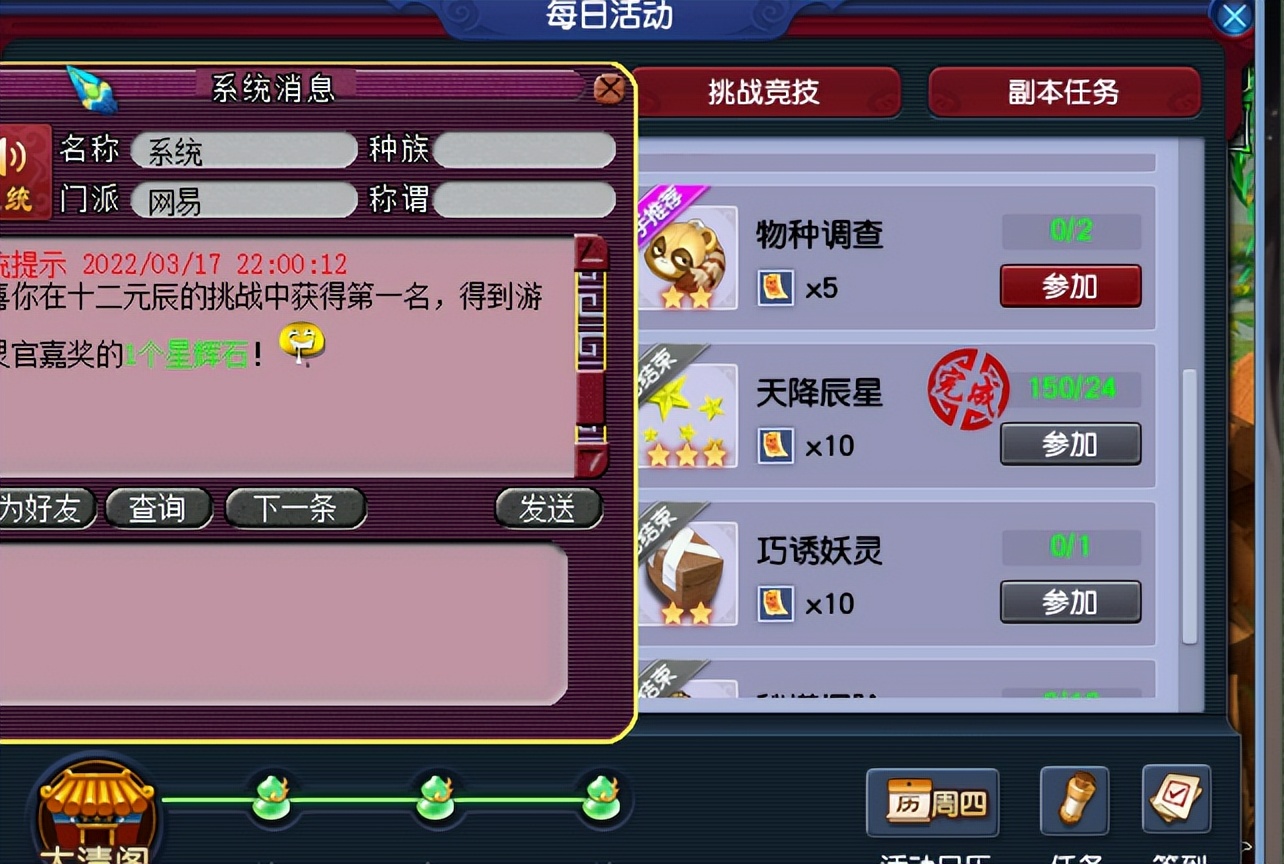Click the 天降辰星 stars activity icon
This screenshot has height=864, width=1284.
(687, 414)
